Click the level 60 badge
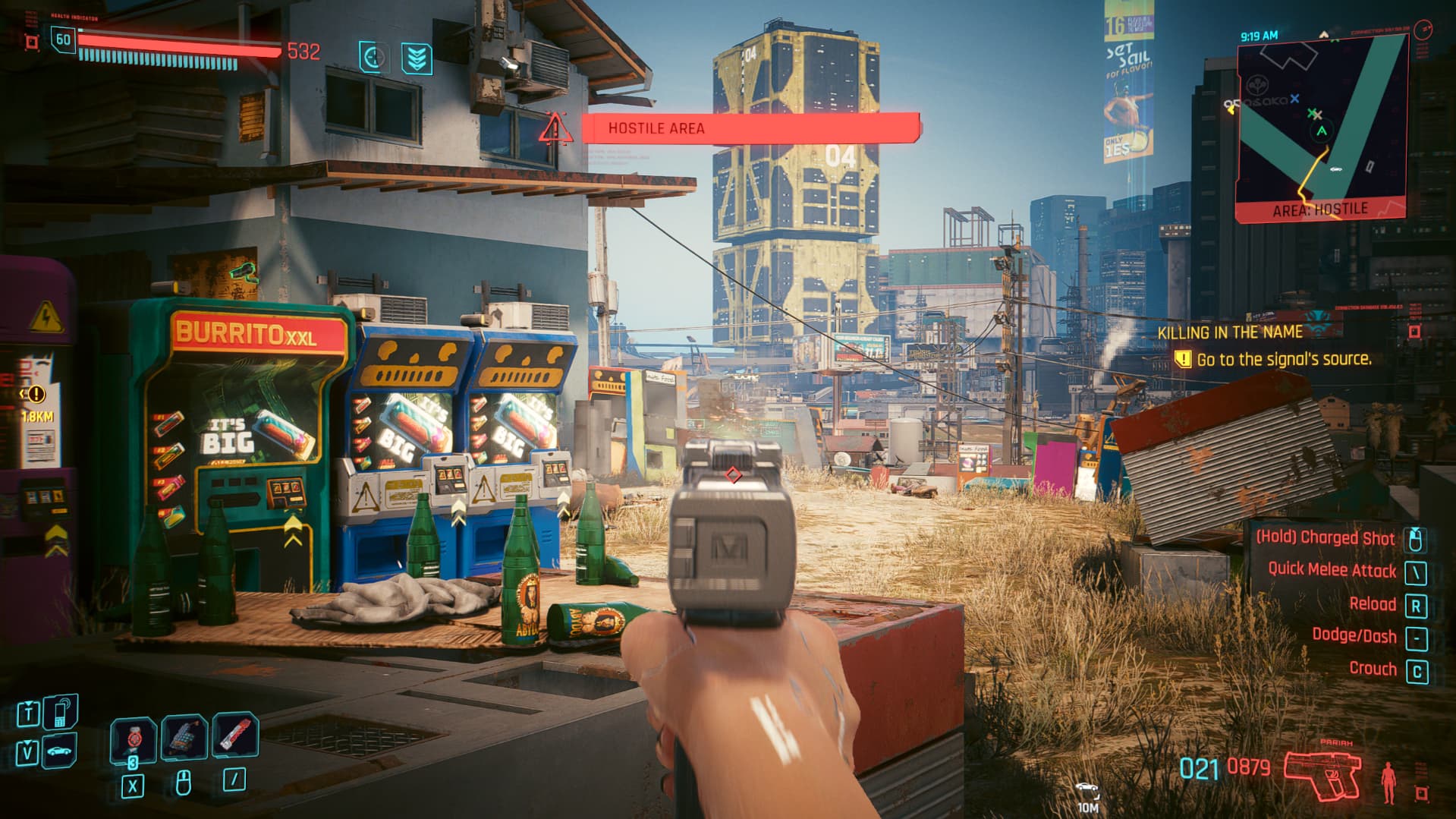Viewport: 1456px width, 819px height. [63, 40]
